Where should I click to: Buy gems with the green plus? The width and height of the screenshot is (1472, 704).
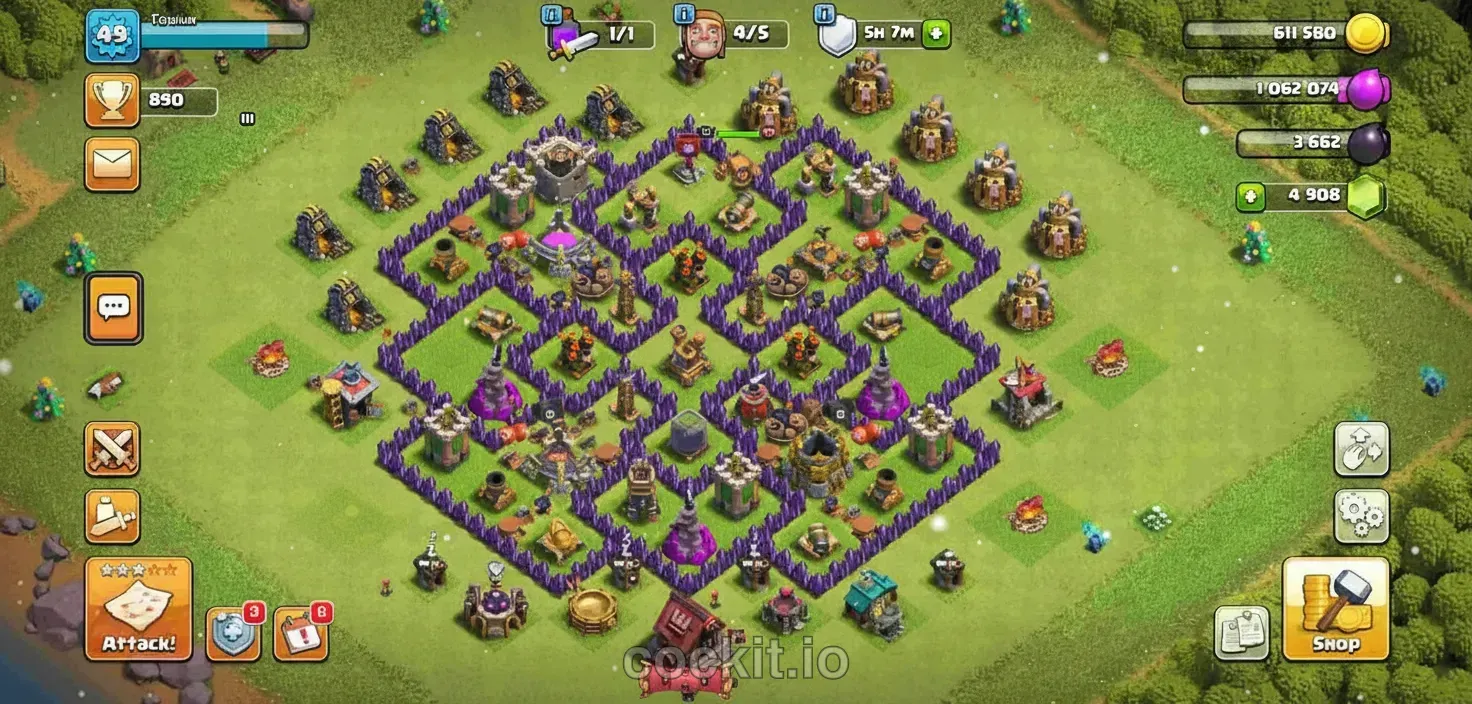point(1251,196)
